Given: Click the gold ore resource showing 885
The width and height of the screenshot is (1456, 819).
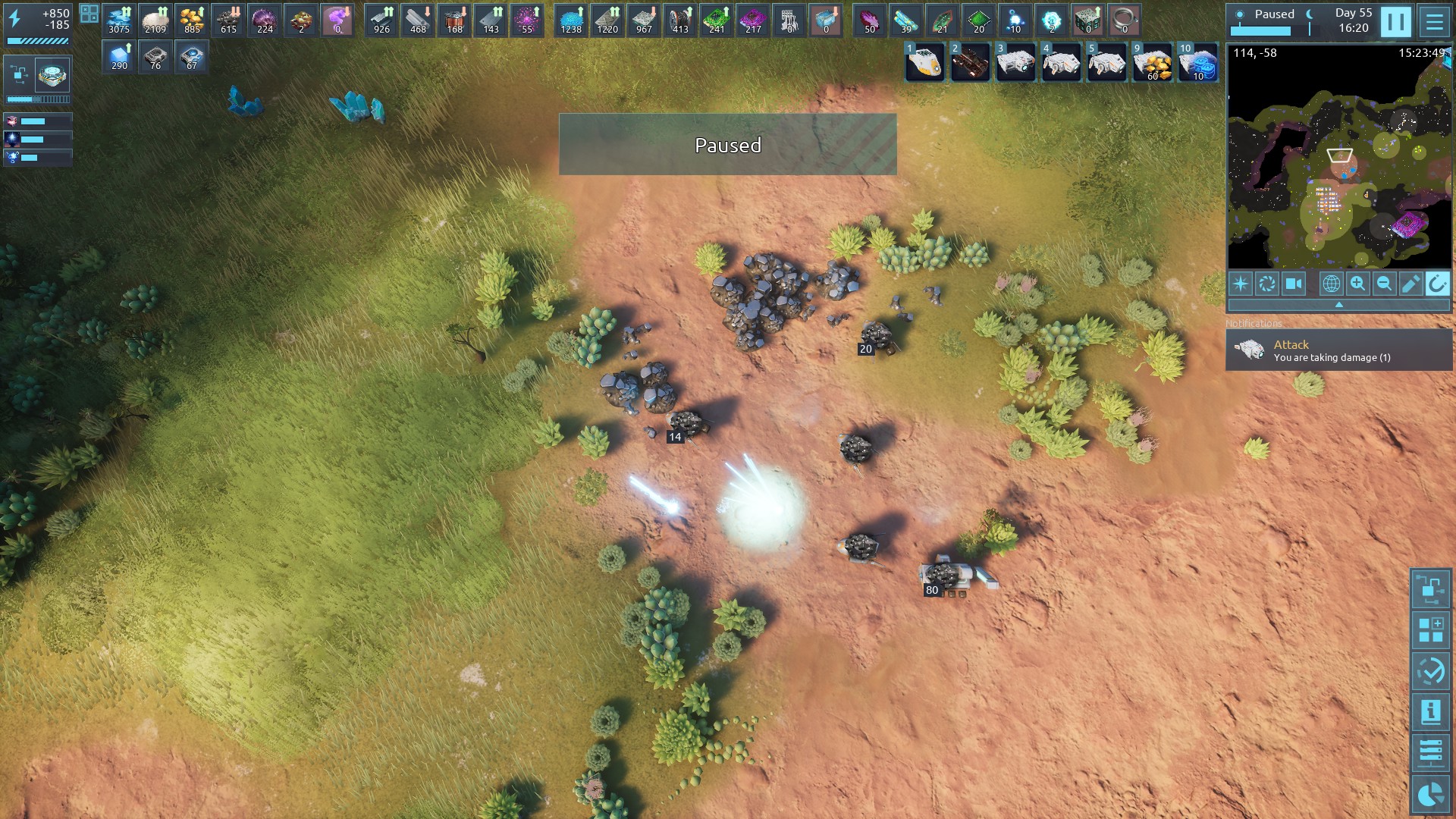Looking at the screenshot, I should point(192,20).
